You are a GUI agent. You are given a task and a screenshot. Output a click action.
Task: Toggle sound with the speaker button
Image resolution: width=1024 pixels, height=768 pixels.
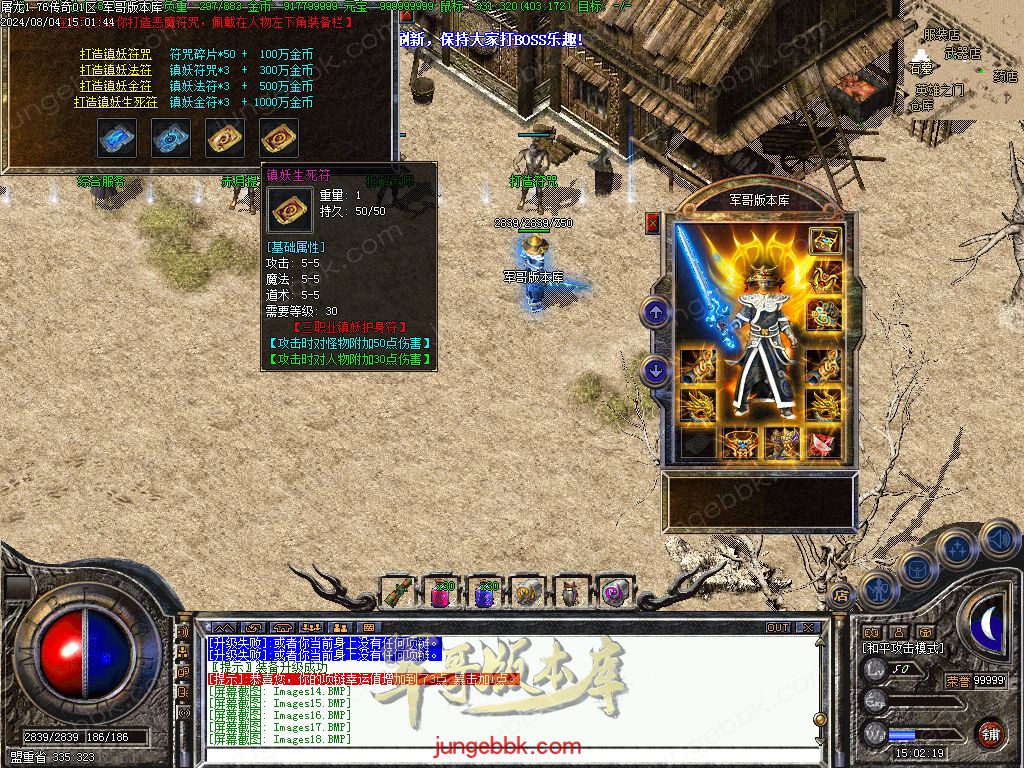pos(998,541)
